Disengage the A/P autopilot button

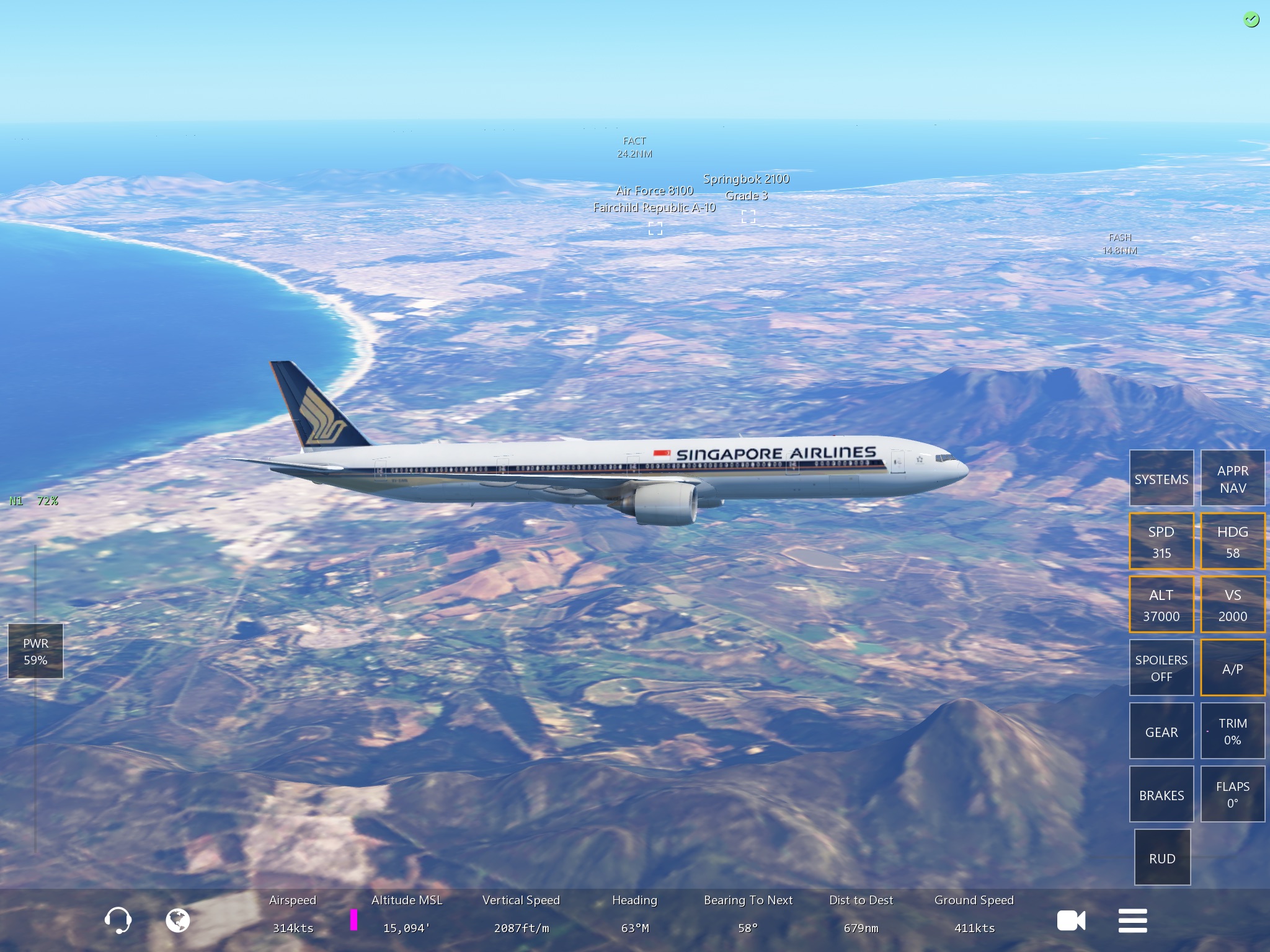coord(1232,668)
